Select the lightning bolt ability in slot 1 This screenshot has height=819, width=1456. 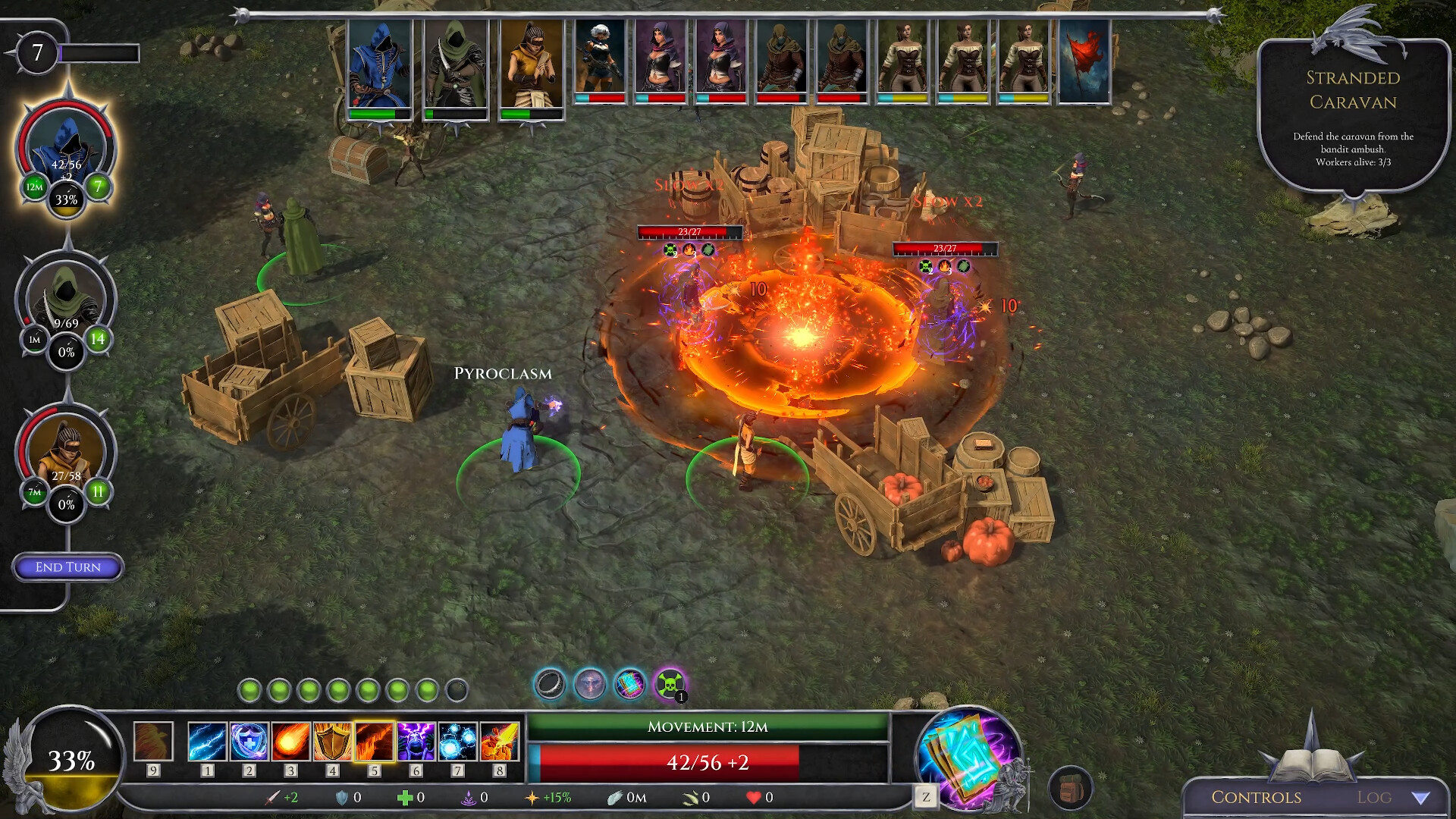click(x=207, y=747)
